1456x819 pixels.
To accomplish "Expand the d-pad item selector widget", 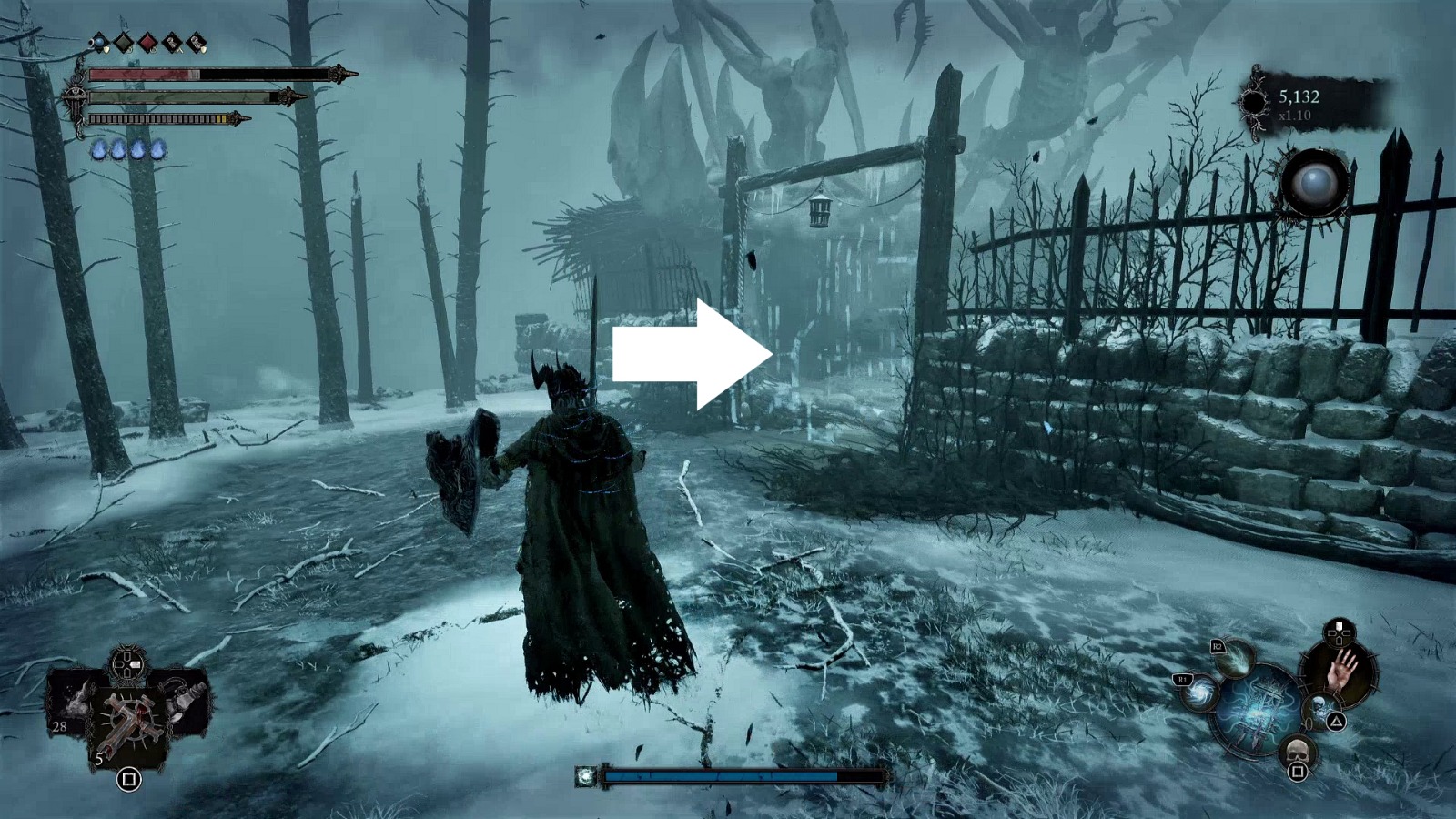I will 127,664.
